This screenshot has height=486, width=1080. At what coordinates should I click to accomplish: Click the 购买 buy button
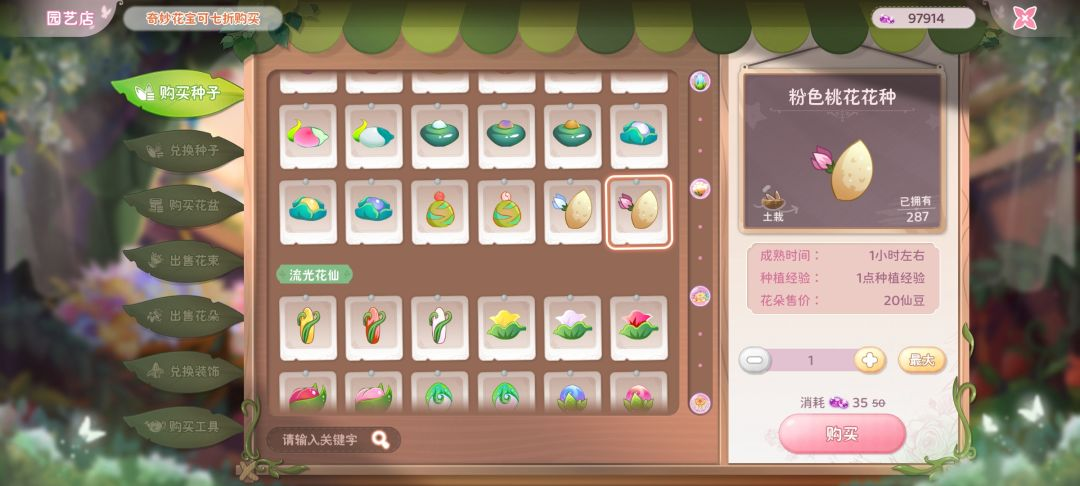(x=841, y=433)
